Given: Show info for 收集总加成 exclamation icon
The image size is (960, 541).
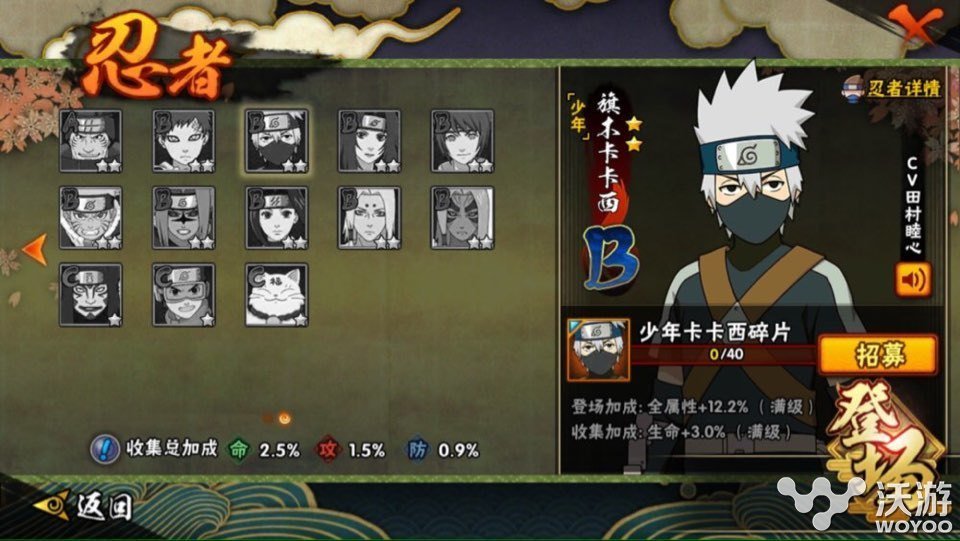Looking at the screenshot, I should [x=102, y=449].
